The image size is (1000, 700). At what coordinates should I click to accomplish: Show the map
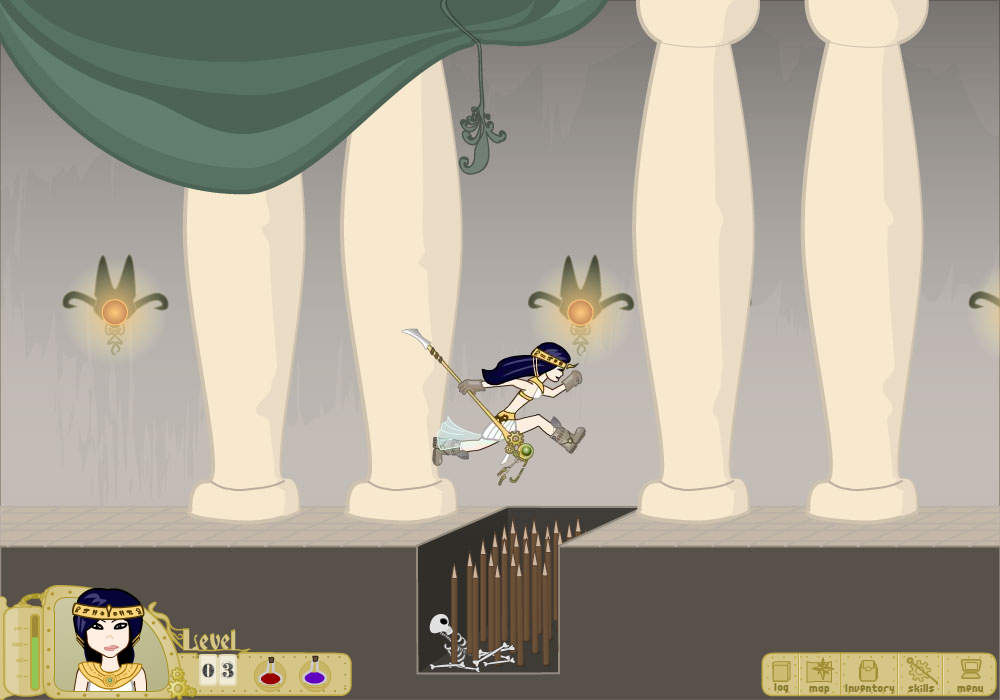pyautogui.click(x=820, y=674)
